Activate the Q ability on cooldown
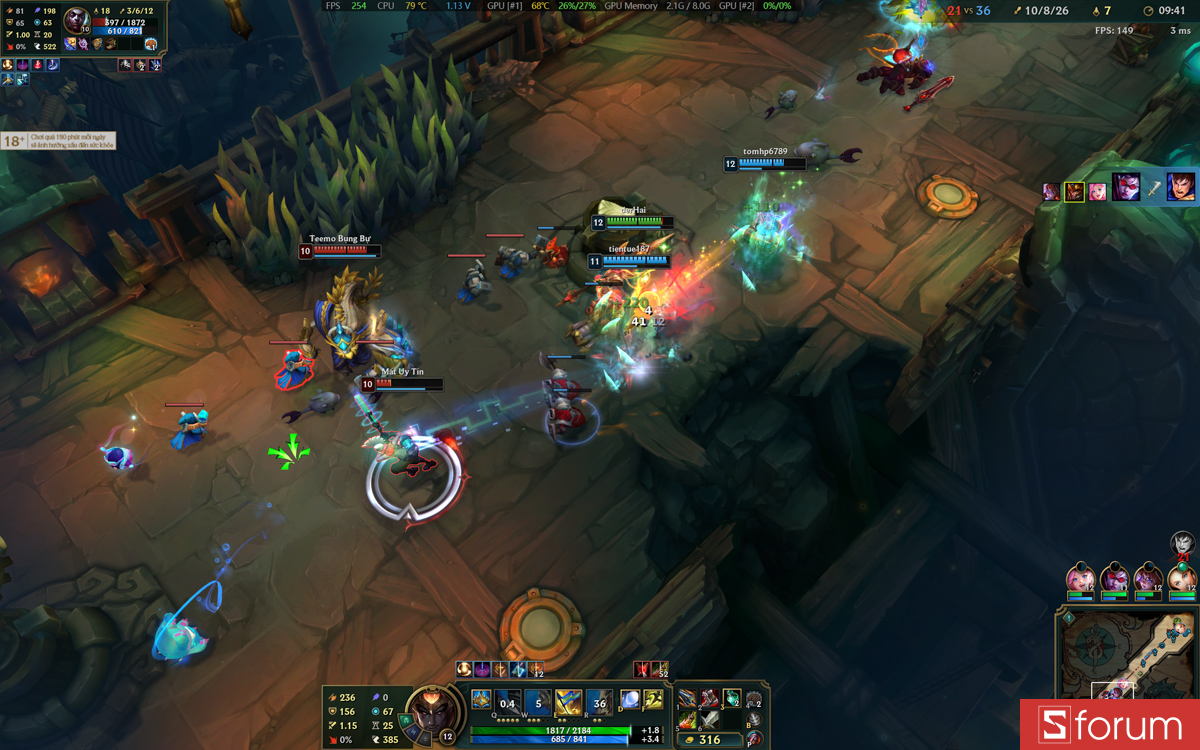The image size is (1200, 750). (508, 701)
